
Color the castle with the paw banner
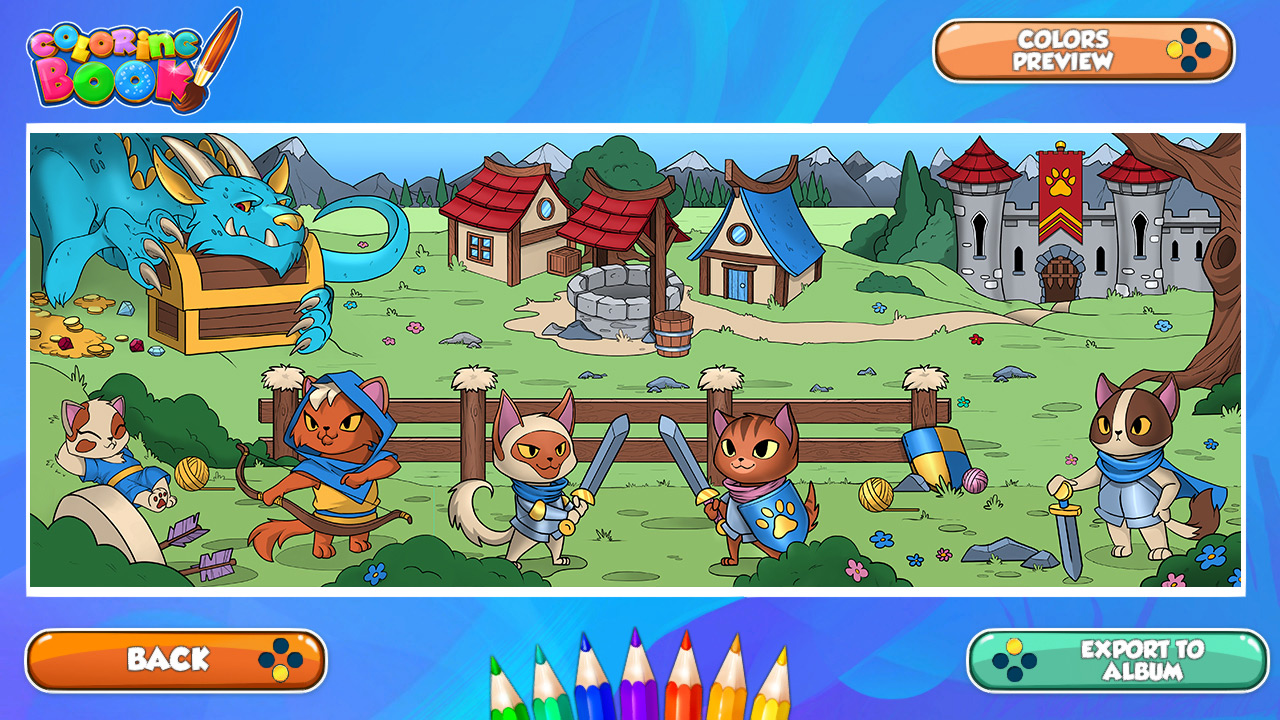click(1060, 230)
